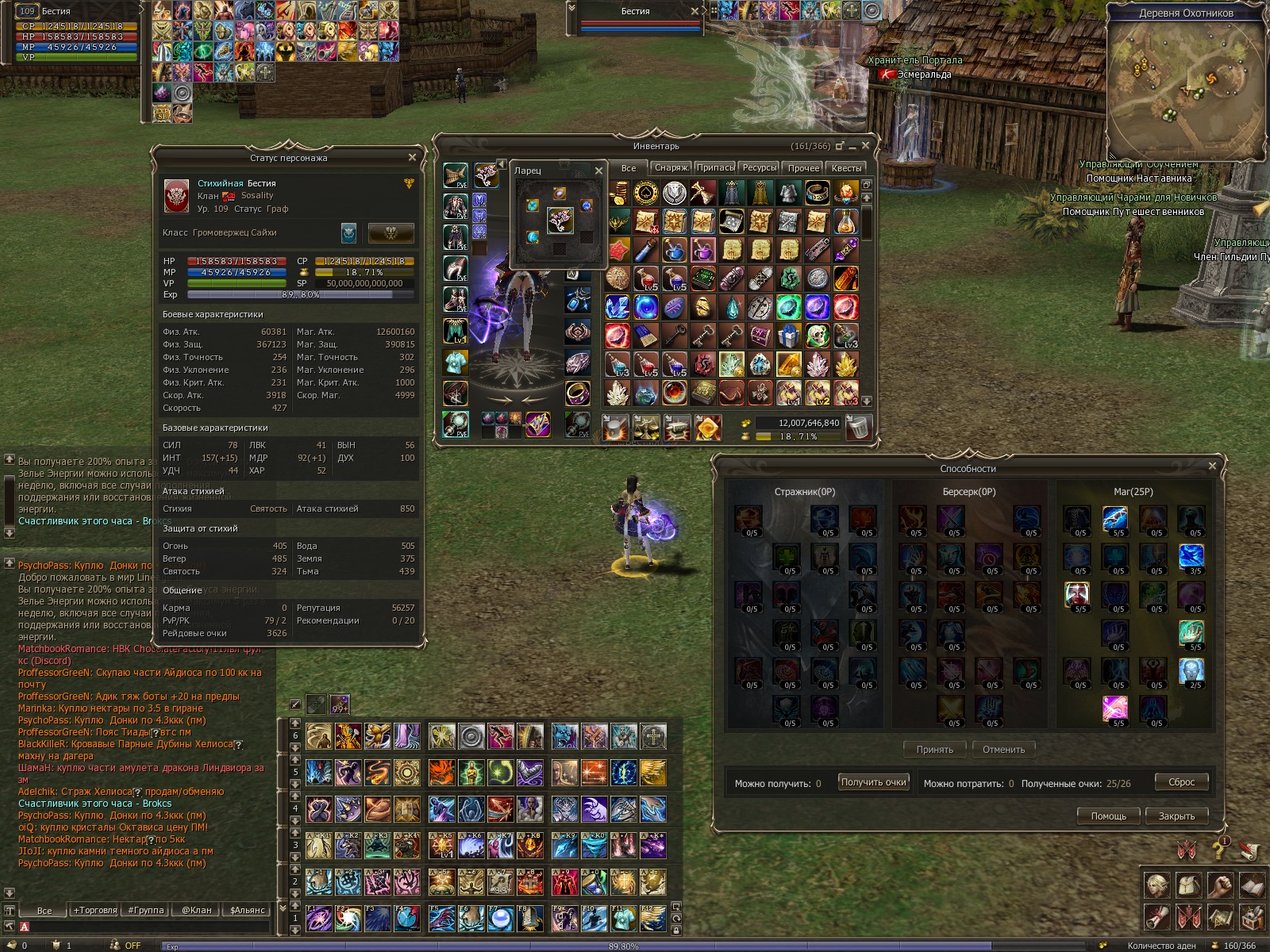Reset ability points with Сброс
The image size is (1270, 952).
coord(1181,782)
